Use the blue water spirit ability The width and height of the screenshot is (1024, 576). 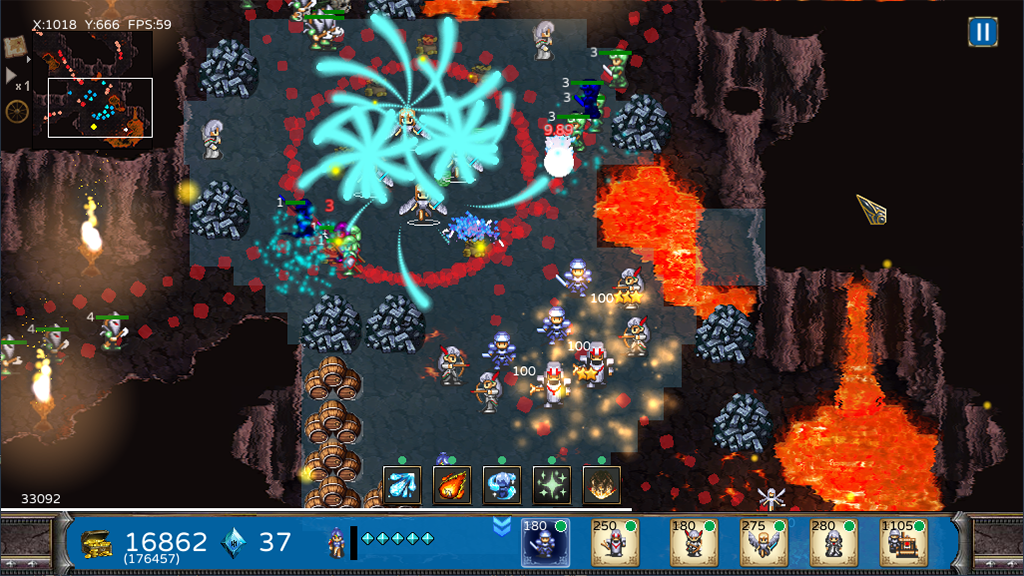pos(502,485)
